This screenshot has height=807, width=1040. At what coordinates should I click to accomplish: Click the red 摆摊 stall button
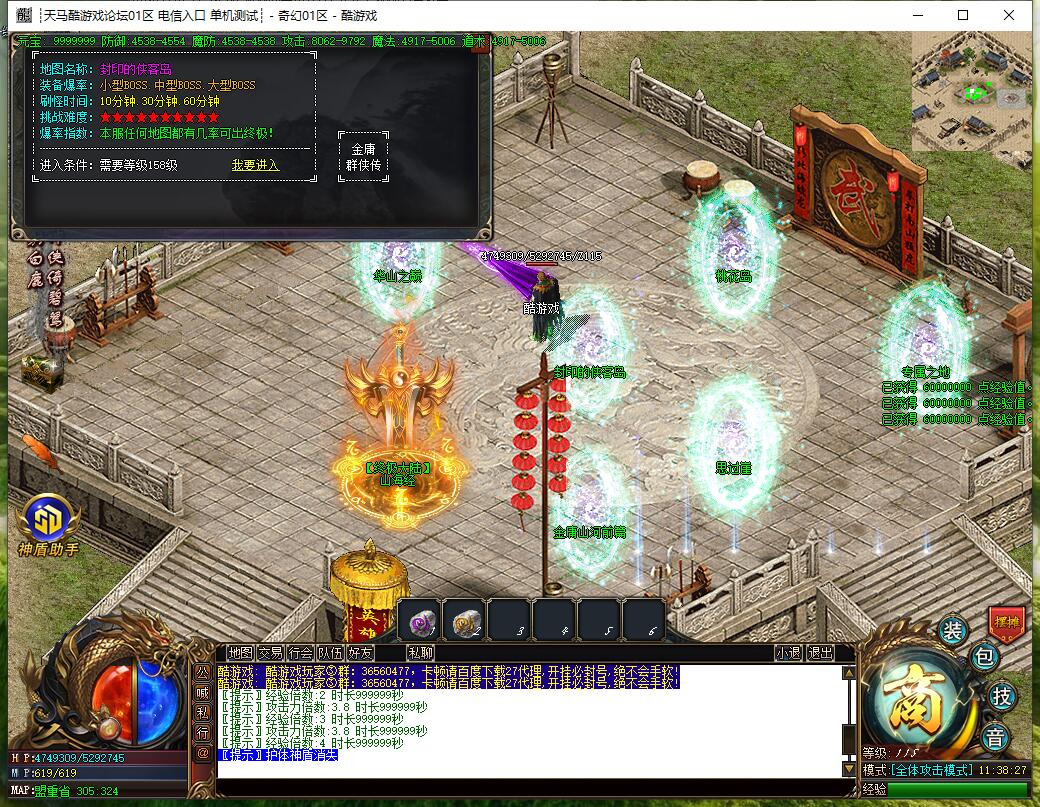point(1006,621)
